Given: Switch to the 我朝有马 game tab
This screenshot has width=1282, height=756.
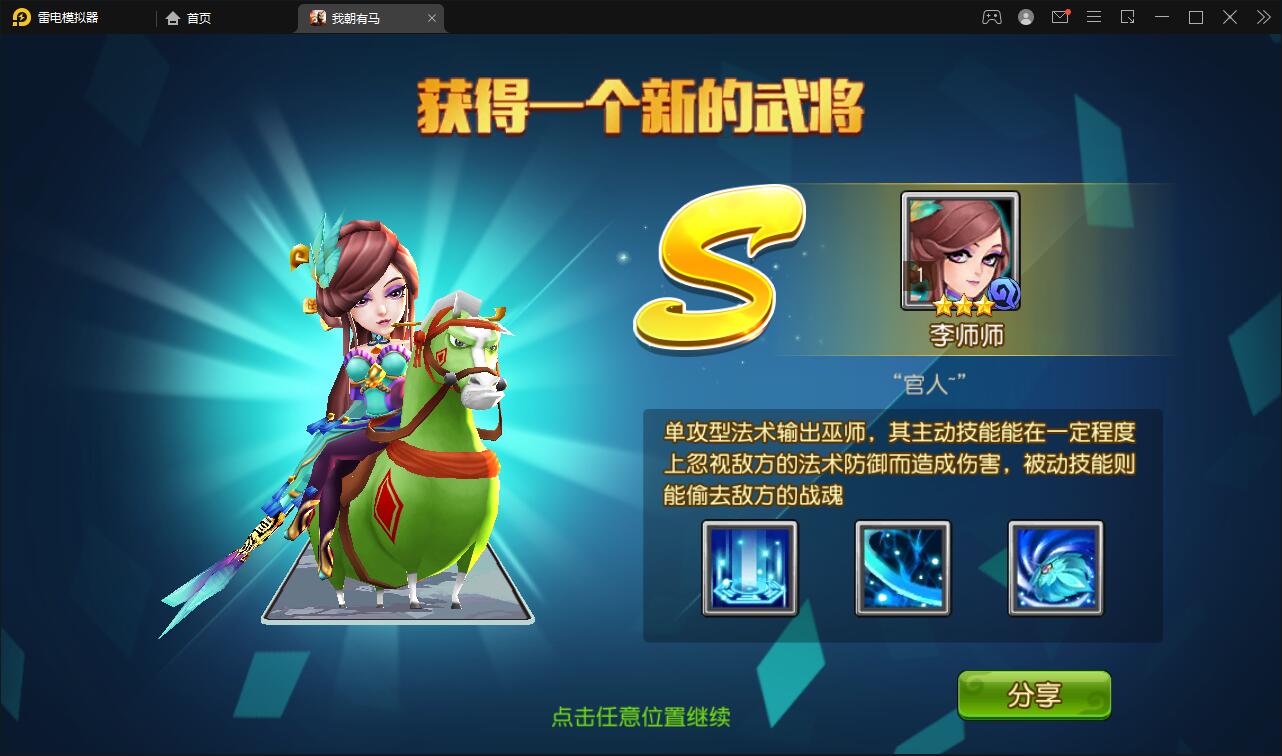Looking at the screenshot, I should click(x=358, y=17).
